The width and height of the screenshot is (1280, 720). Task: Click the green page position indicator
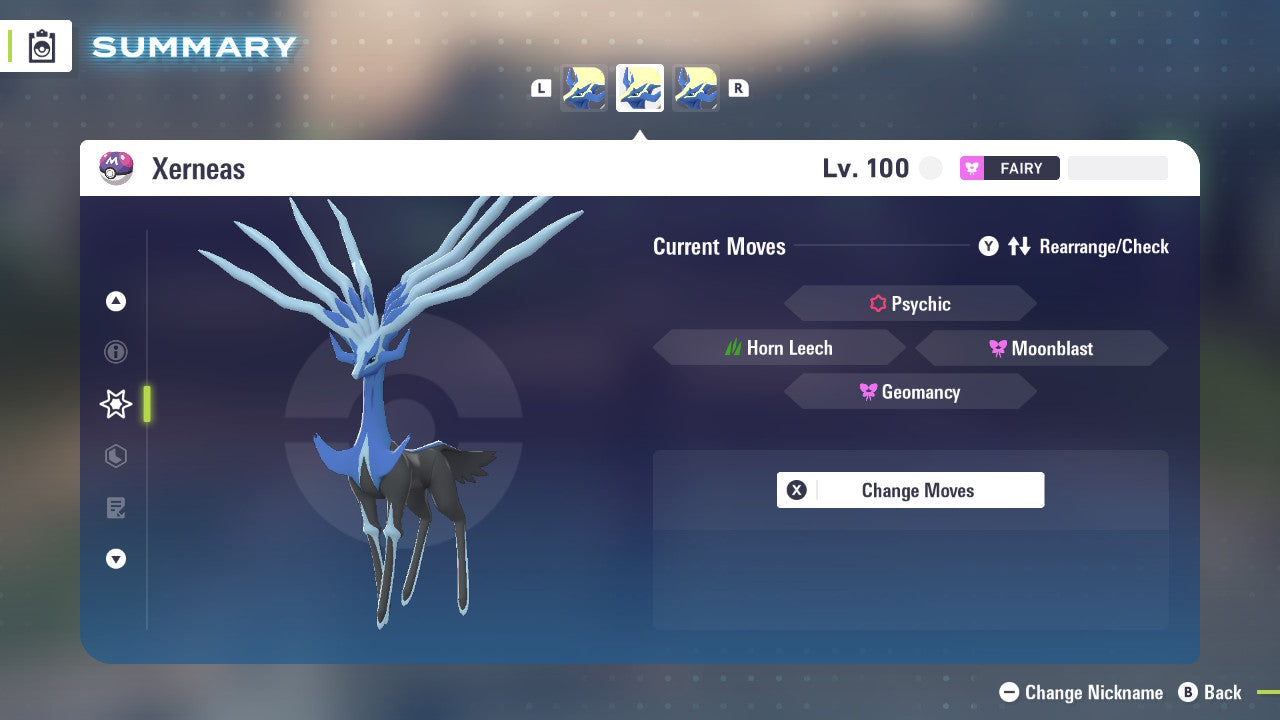pyautogui.click(x=148, y=404)
